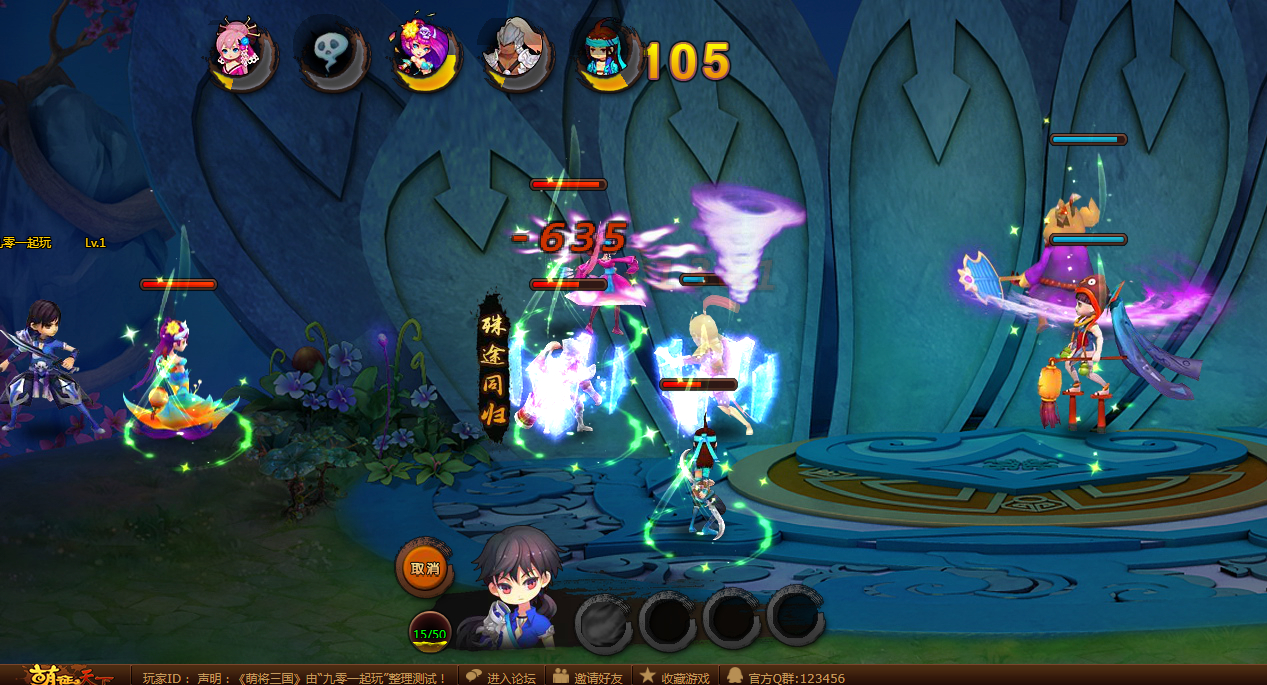Select the pink-haired girl hero portrait

pos(241,54)
